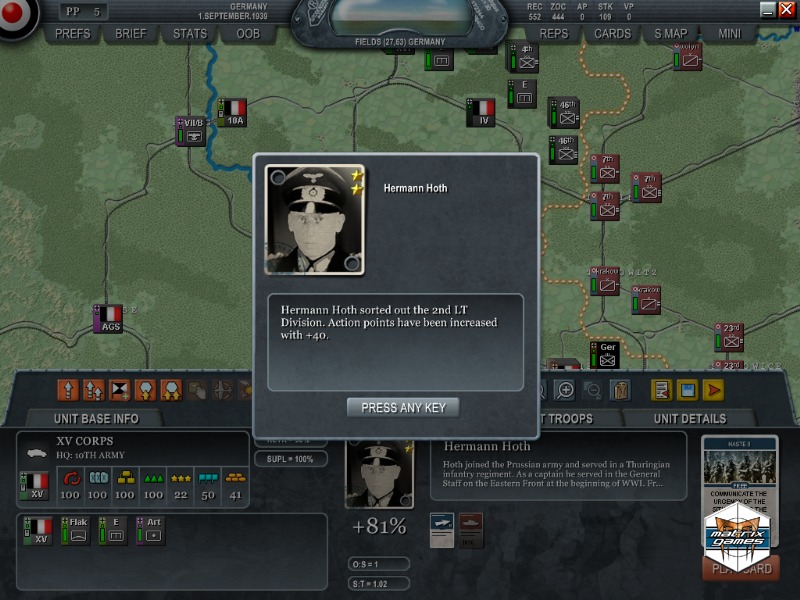
Task: View the CARDS screen
Action: (x=612, y=33)
